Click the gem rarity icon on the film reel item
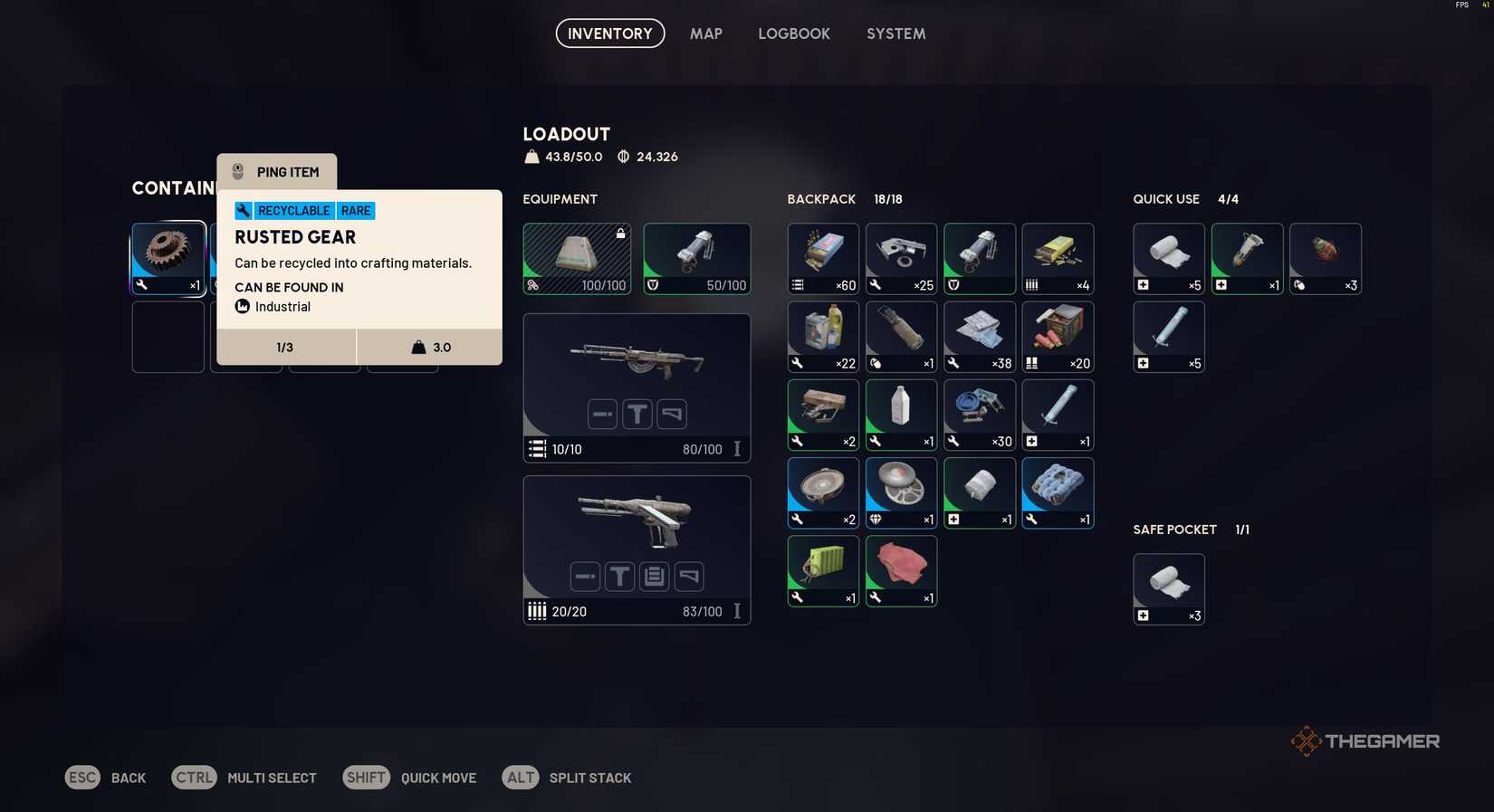 pos(874,520)
